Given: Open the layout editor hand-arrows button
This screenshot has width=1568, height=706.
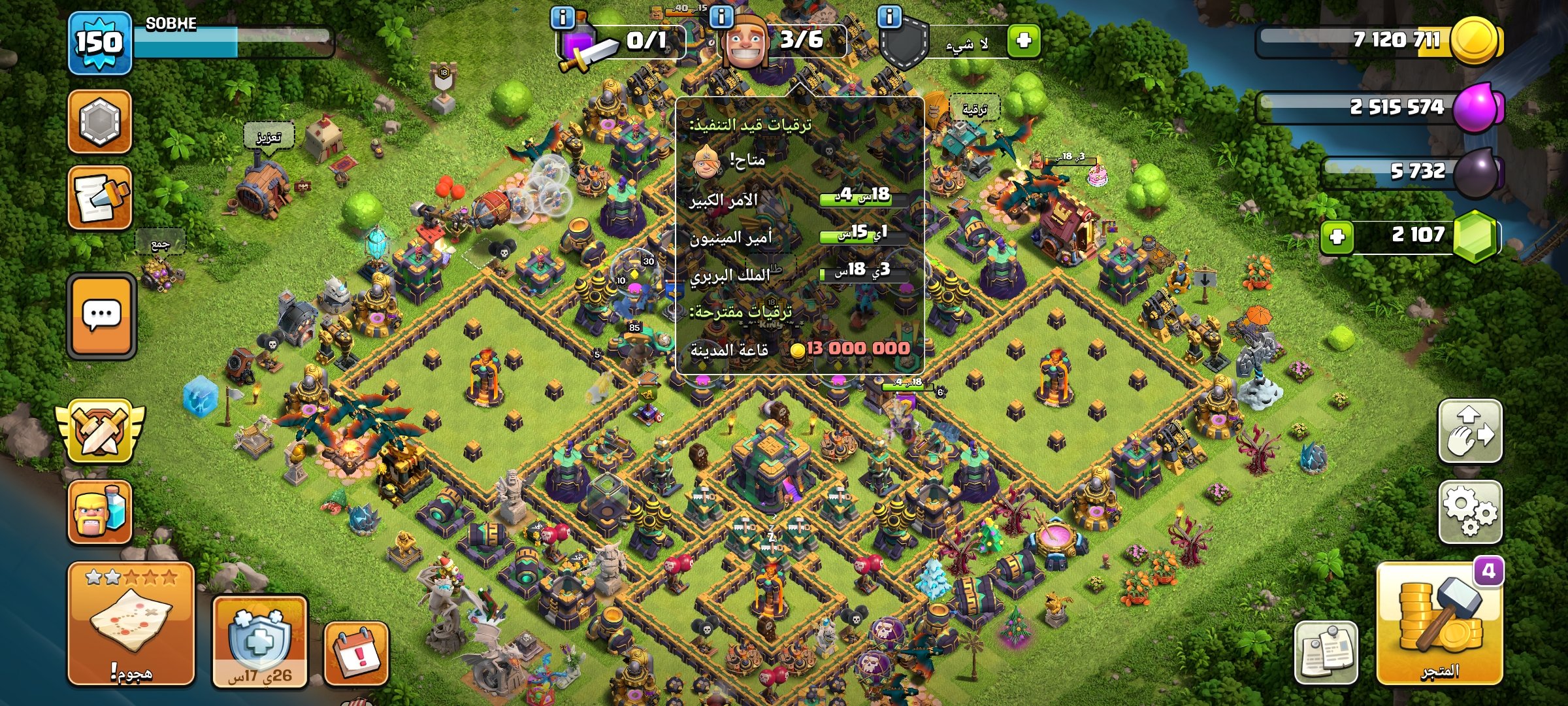Looking at the screenshot, I should point(1470,431).
